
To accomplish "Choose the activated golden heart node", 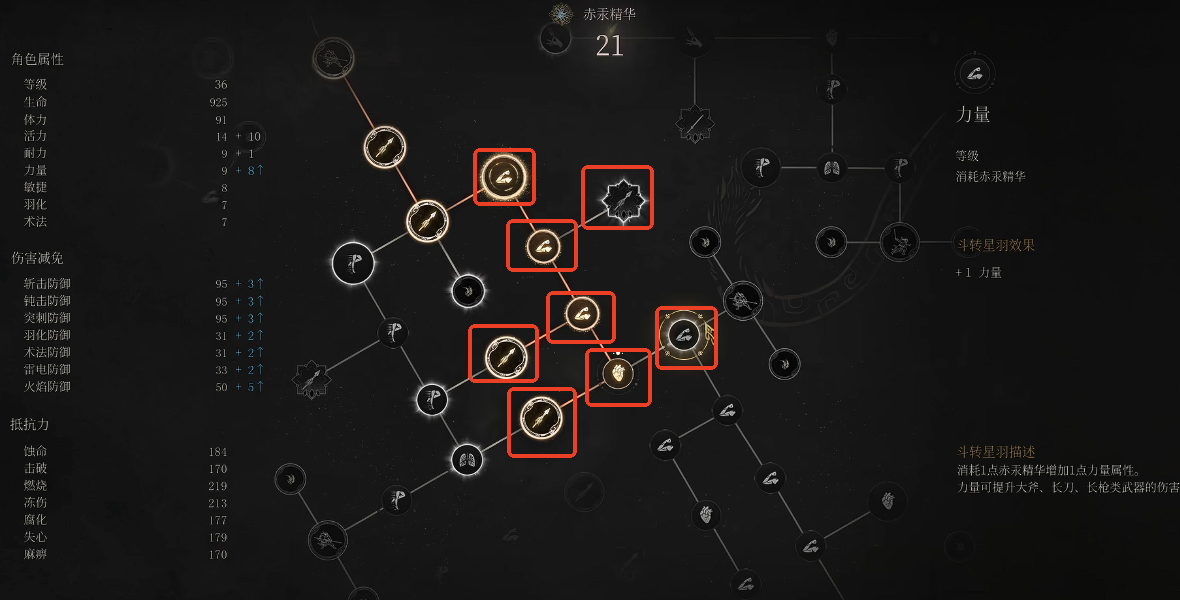I will (x=617, y=375).
